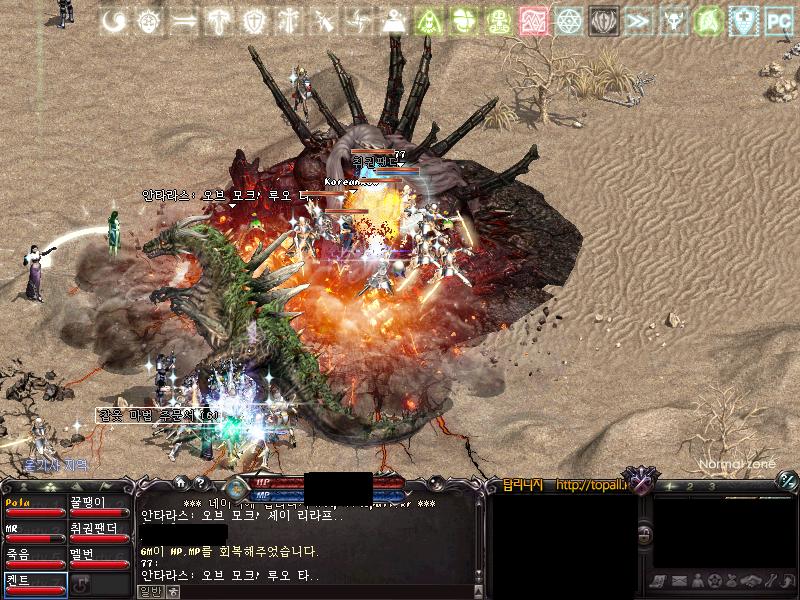Toggle the padlock lock button
The width and height of the screenshot is (800, 600).
(x=646, y=535)
